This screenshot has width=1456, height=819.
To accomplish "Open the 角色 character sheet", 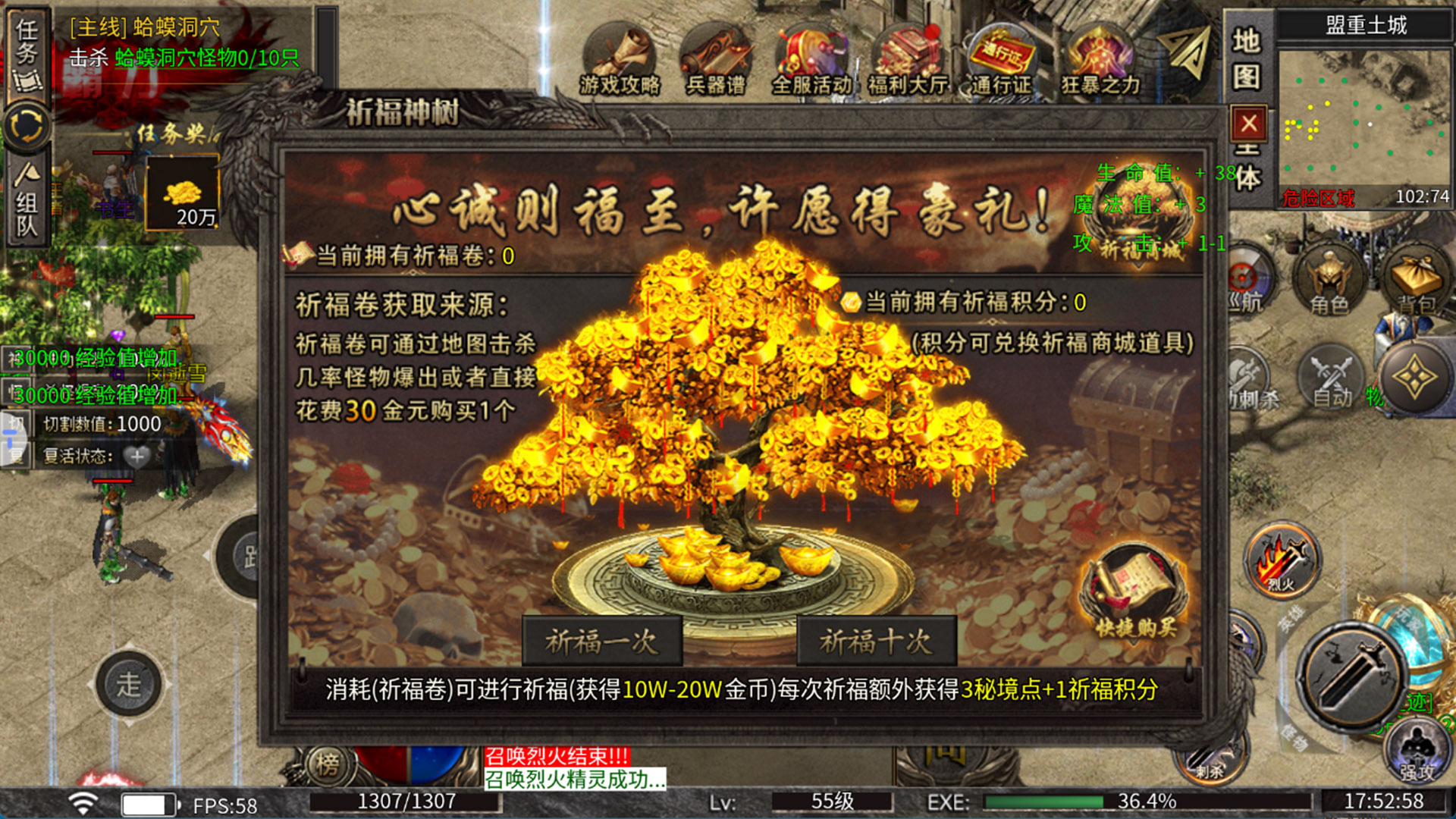I will pos(1329,279).
